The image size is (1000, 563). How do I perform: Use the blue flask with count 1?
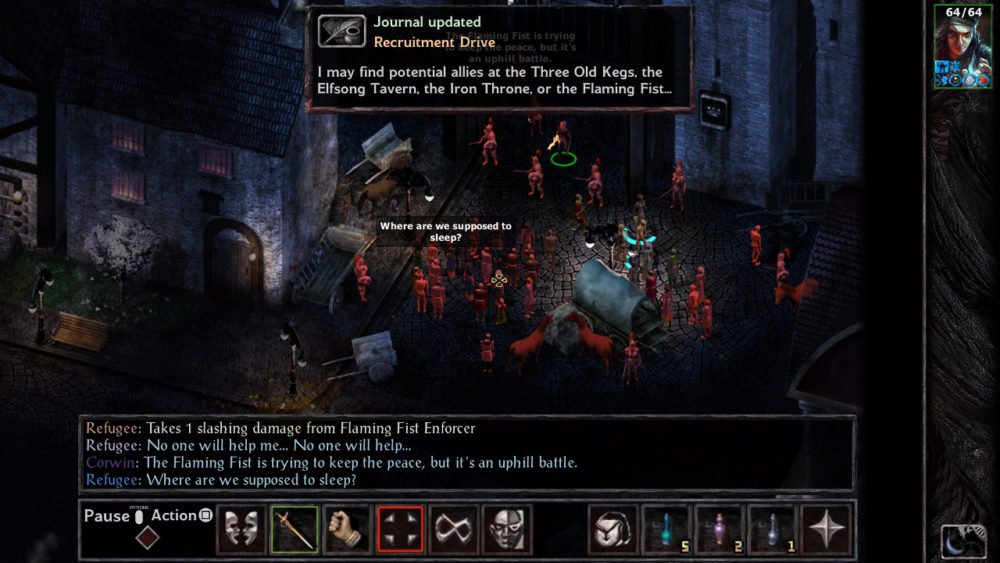[x=772, y=529]
